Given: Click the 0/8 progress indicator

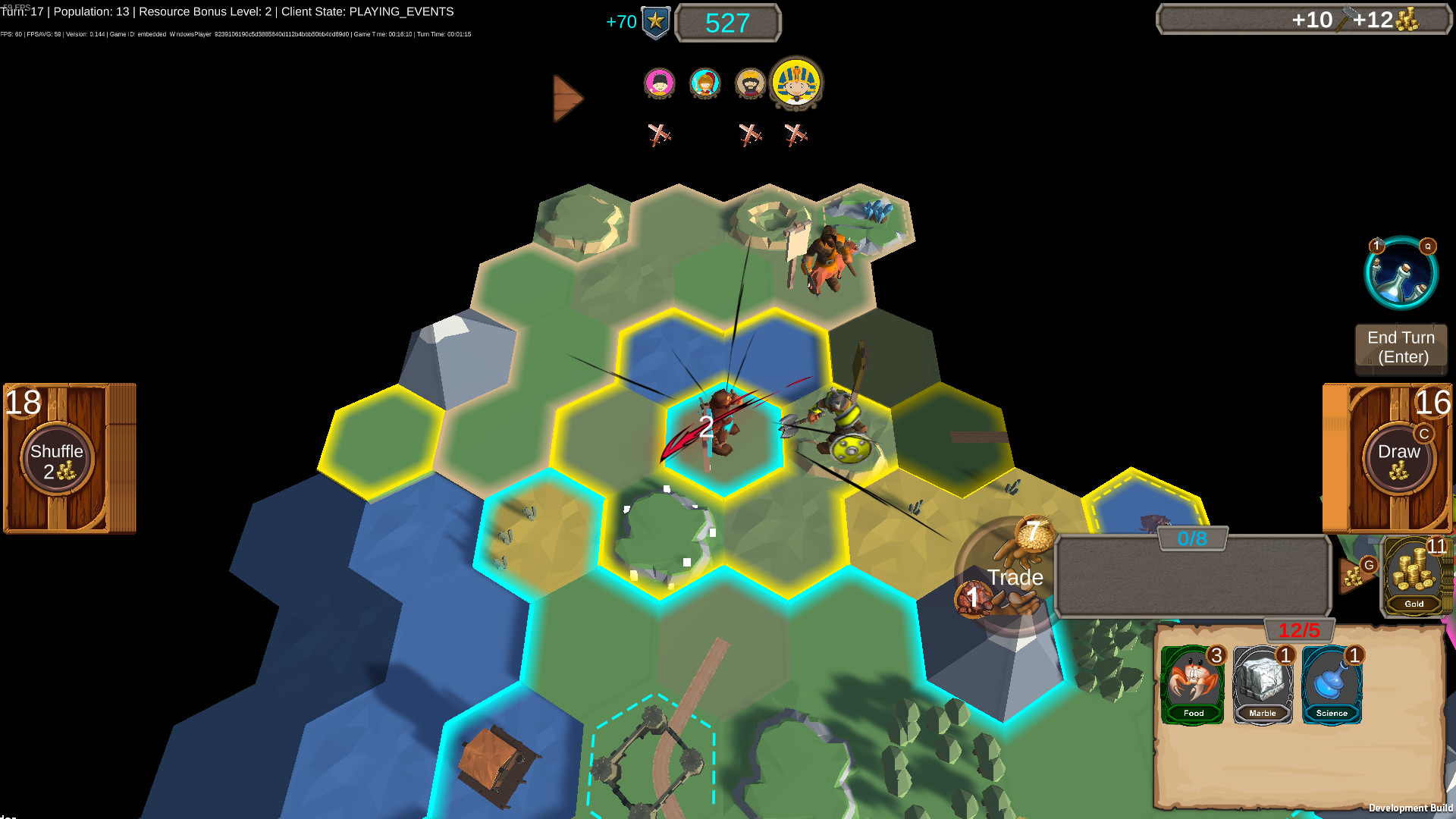Looking at the screenshot, I should pyautogui.click(x=1192, y=536).
